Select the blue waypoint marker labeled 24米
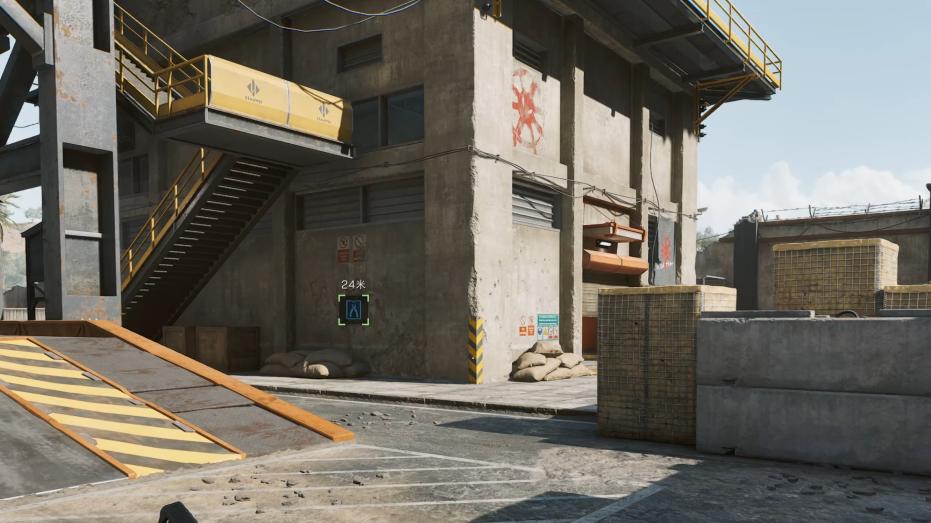This screenshot has height=523, width=931. (353, 310)
